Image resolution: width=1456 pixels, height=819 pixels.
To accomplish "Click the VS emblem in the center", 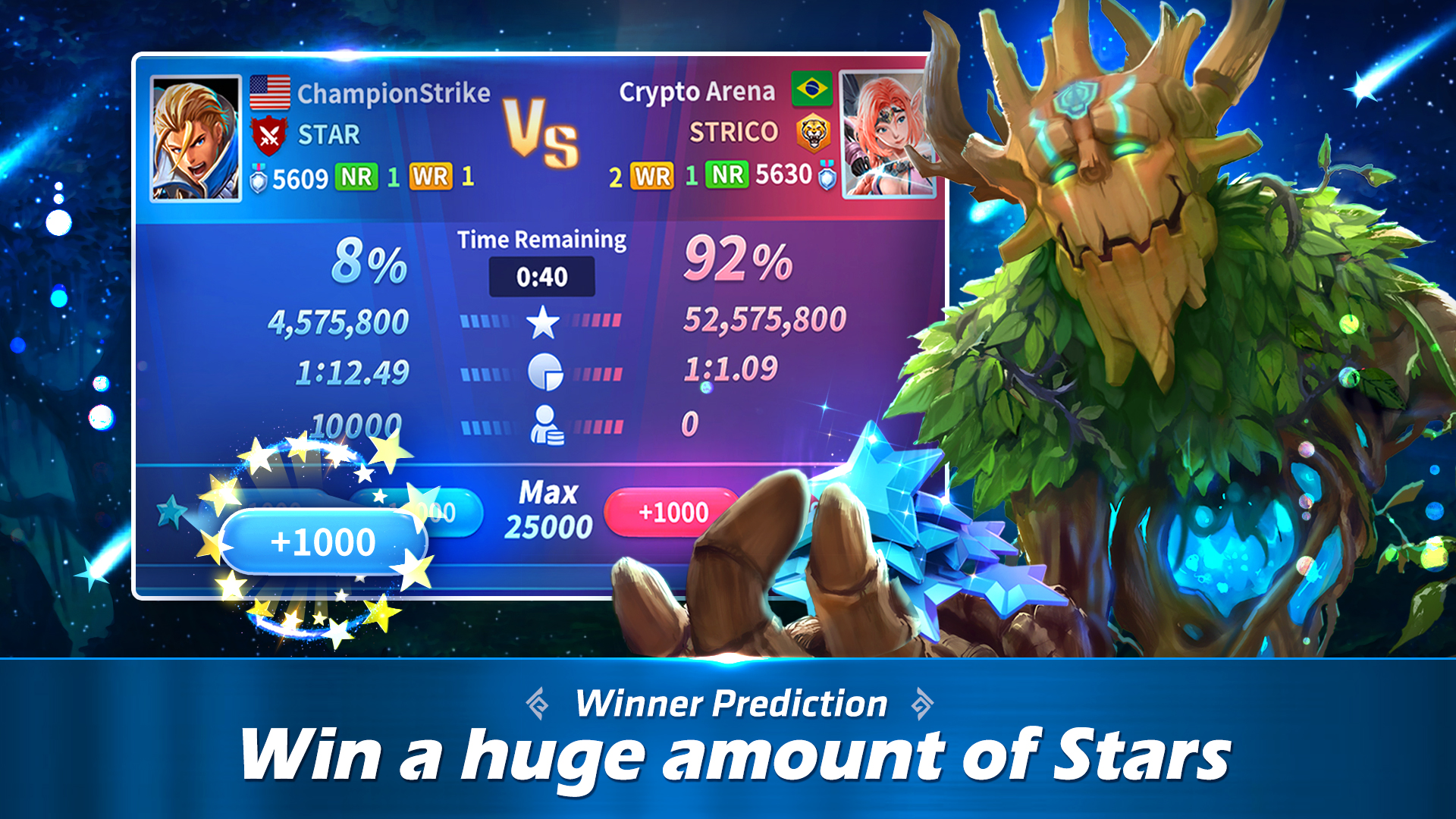I will 540,130.
